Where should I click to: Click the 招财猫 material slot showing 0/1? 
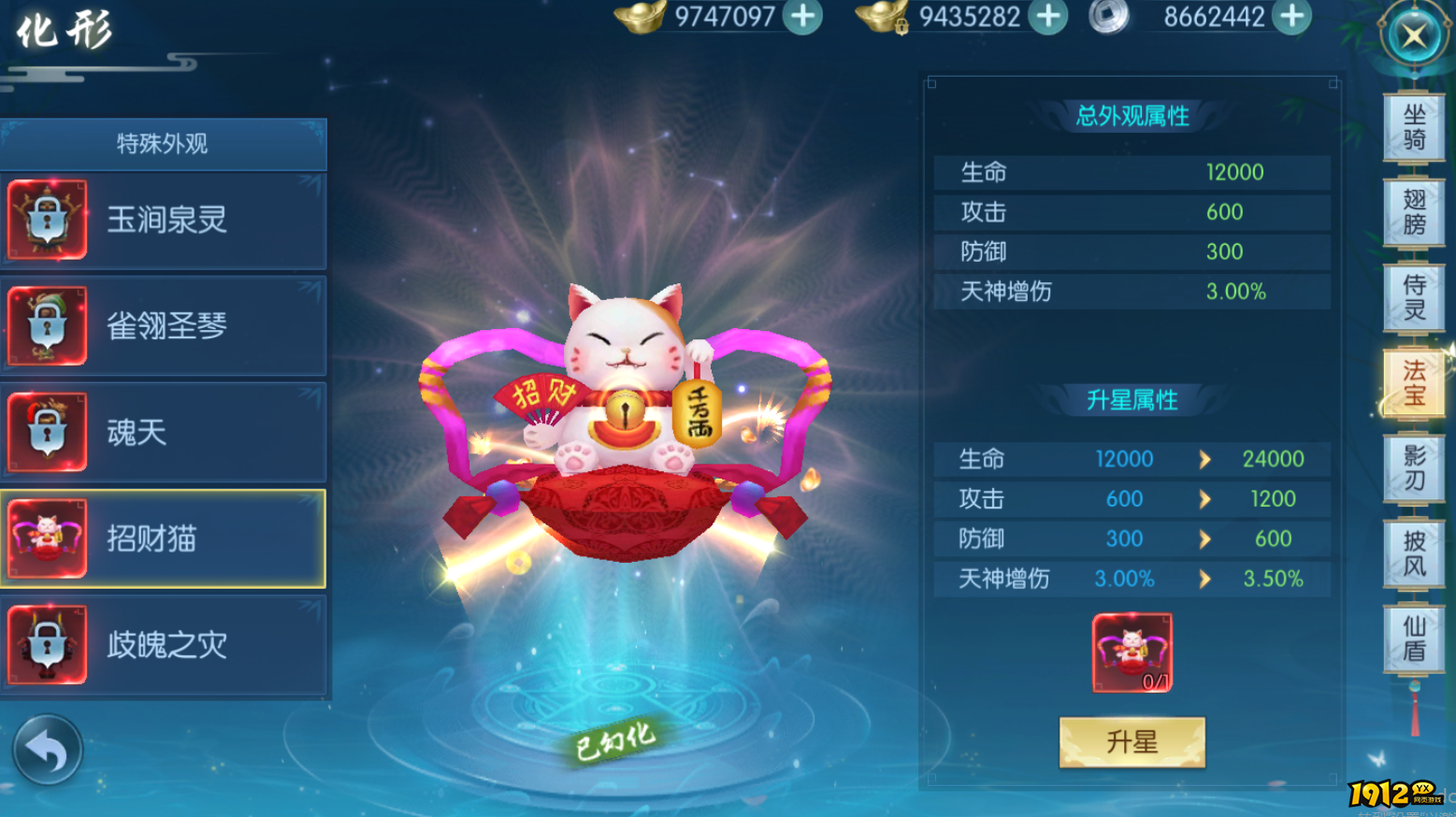pyautogui.click(x=1132, y=652)
